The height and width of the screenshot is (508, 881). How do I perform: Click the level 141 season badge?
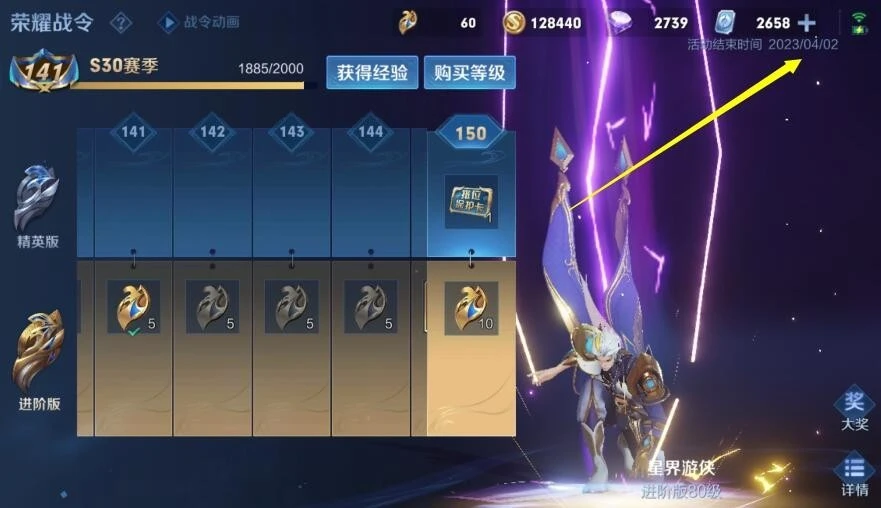[34, 73]
